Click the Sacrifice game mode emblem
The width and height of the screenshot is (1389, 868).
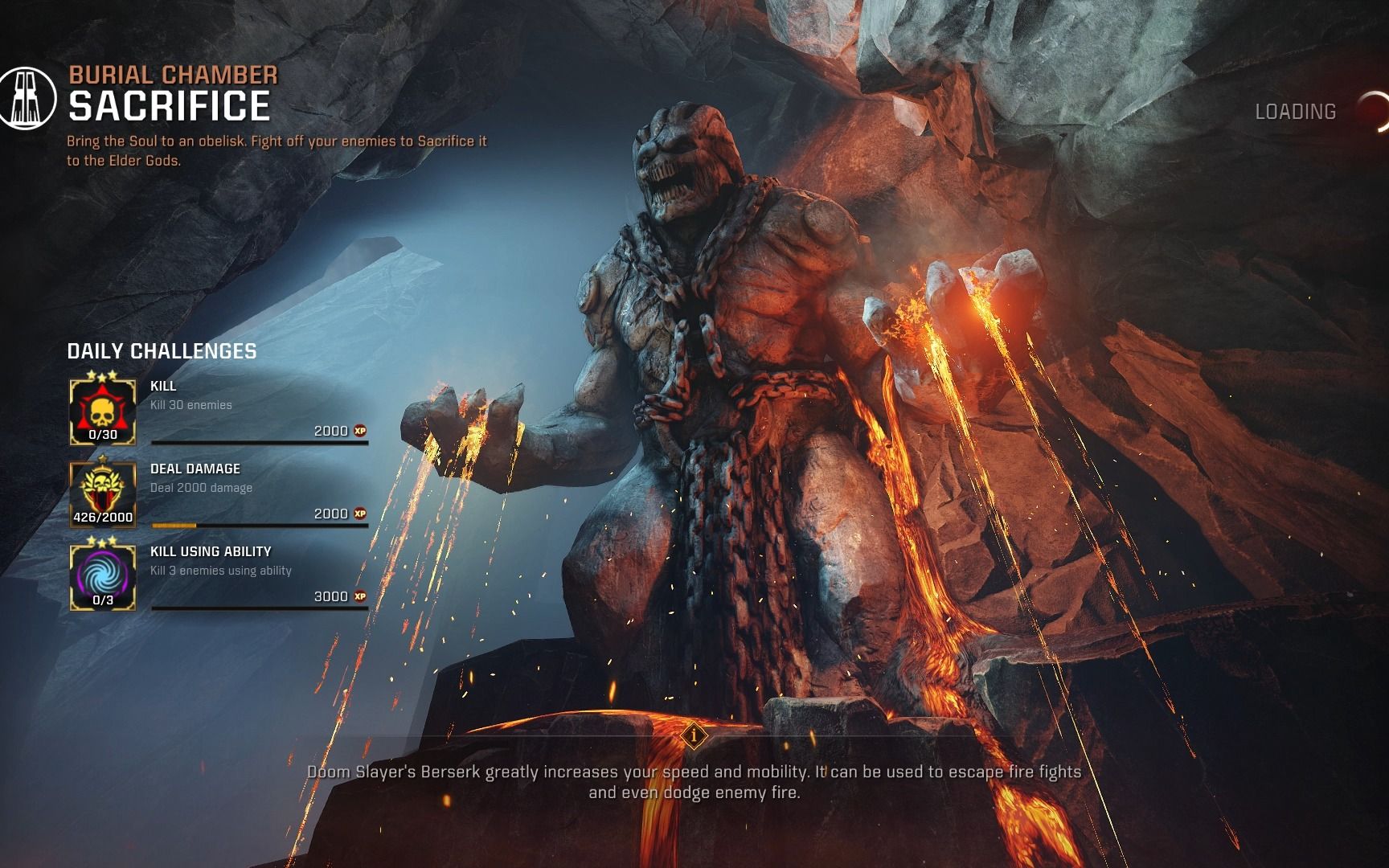[x=27, y=98]
